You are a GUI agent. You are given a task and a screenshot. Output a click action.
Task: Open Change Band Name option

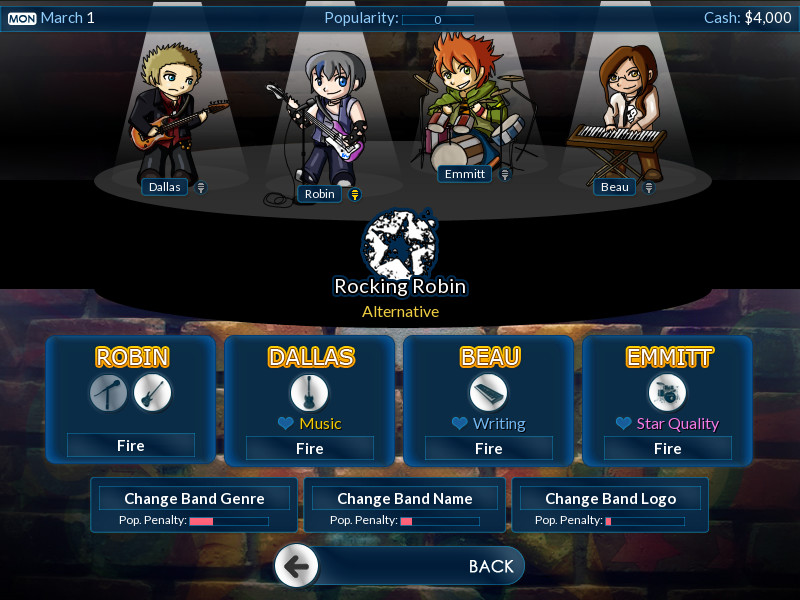click(x=404, y=498)
